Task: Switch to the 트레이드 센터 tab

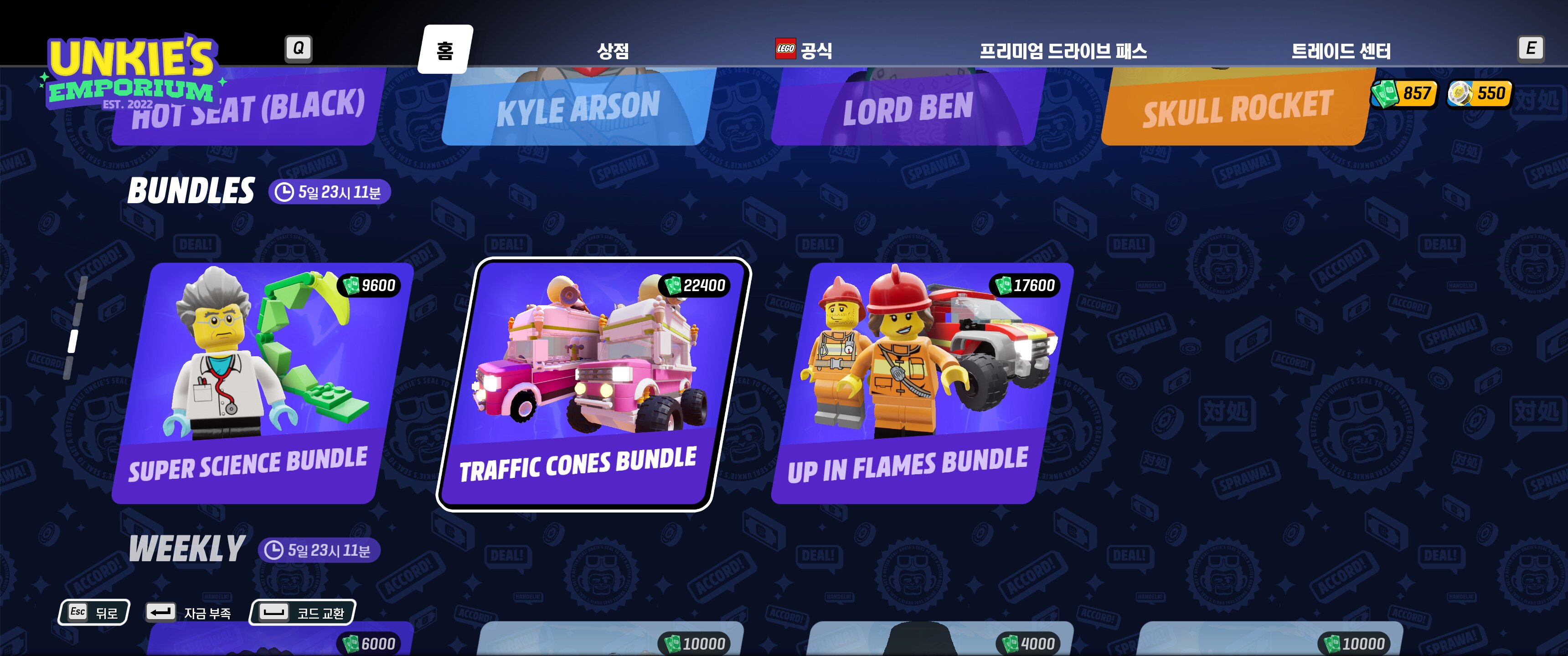Action: coord(1341,51)
